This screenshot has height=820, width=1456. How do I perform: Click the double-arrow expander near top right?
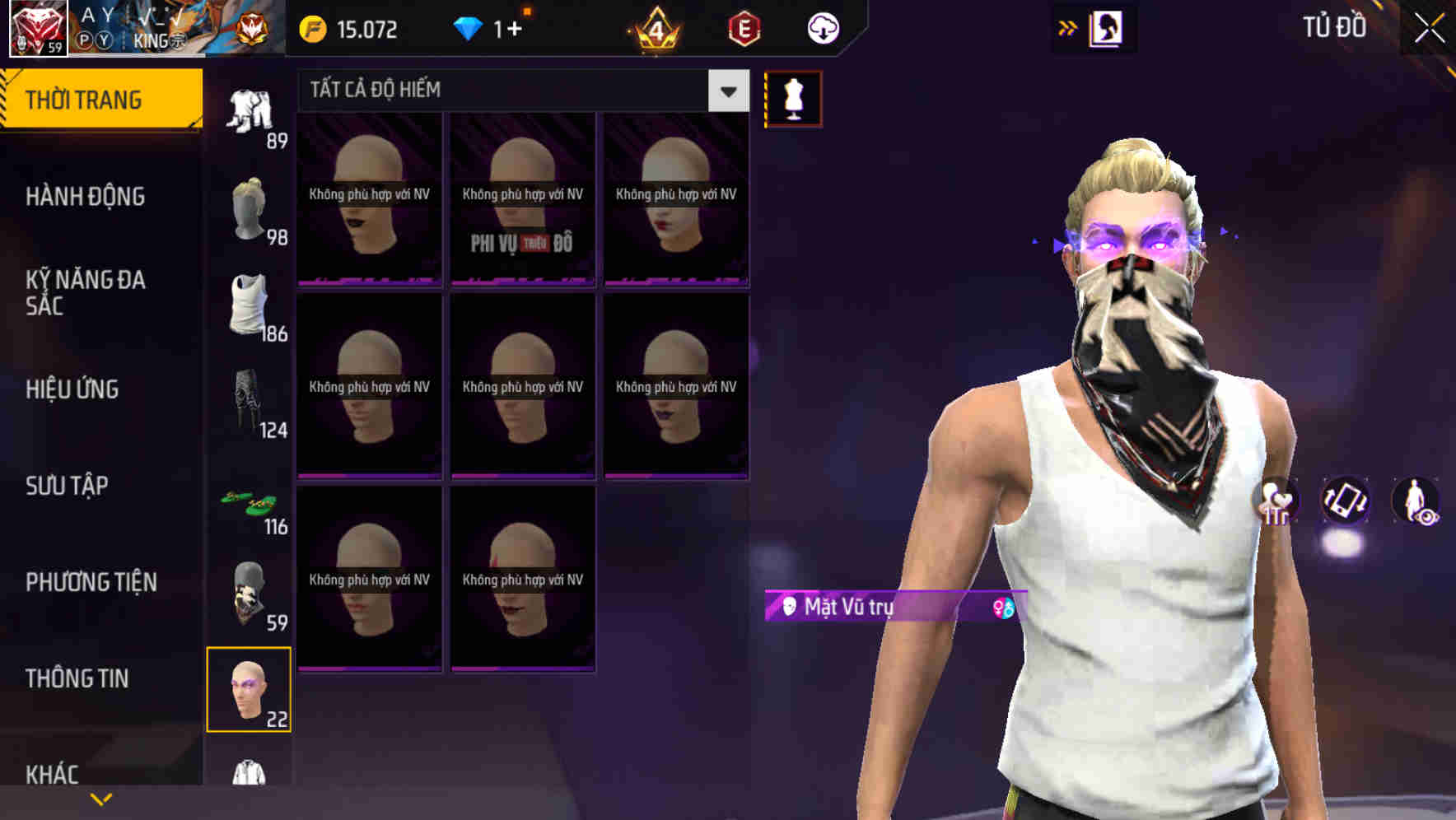point(1067,27)
